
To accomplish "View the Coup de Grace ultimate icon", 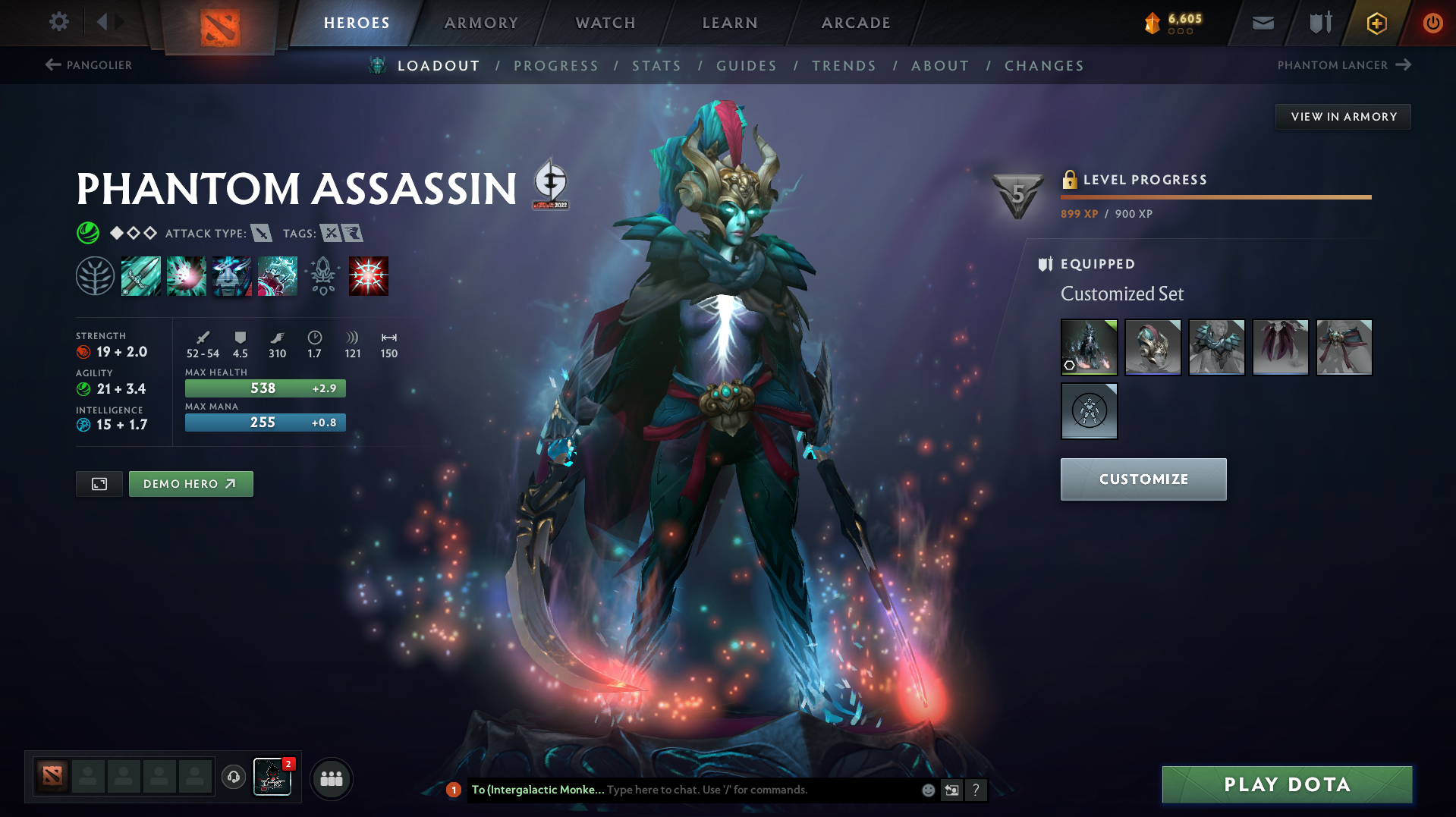I will [369, 275].
